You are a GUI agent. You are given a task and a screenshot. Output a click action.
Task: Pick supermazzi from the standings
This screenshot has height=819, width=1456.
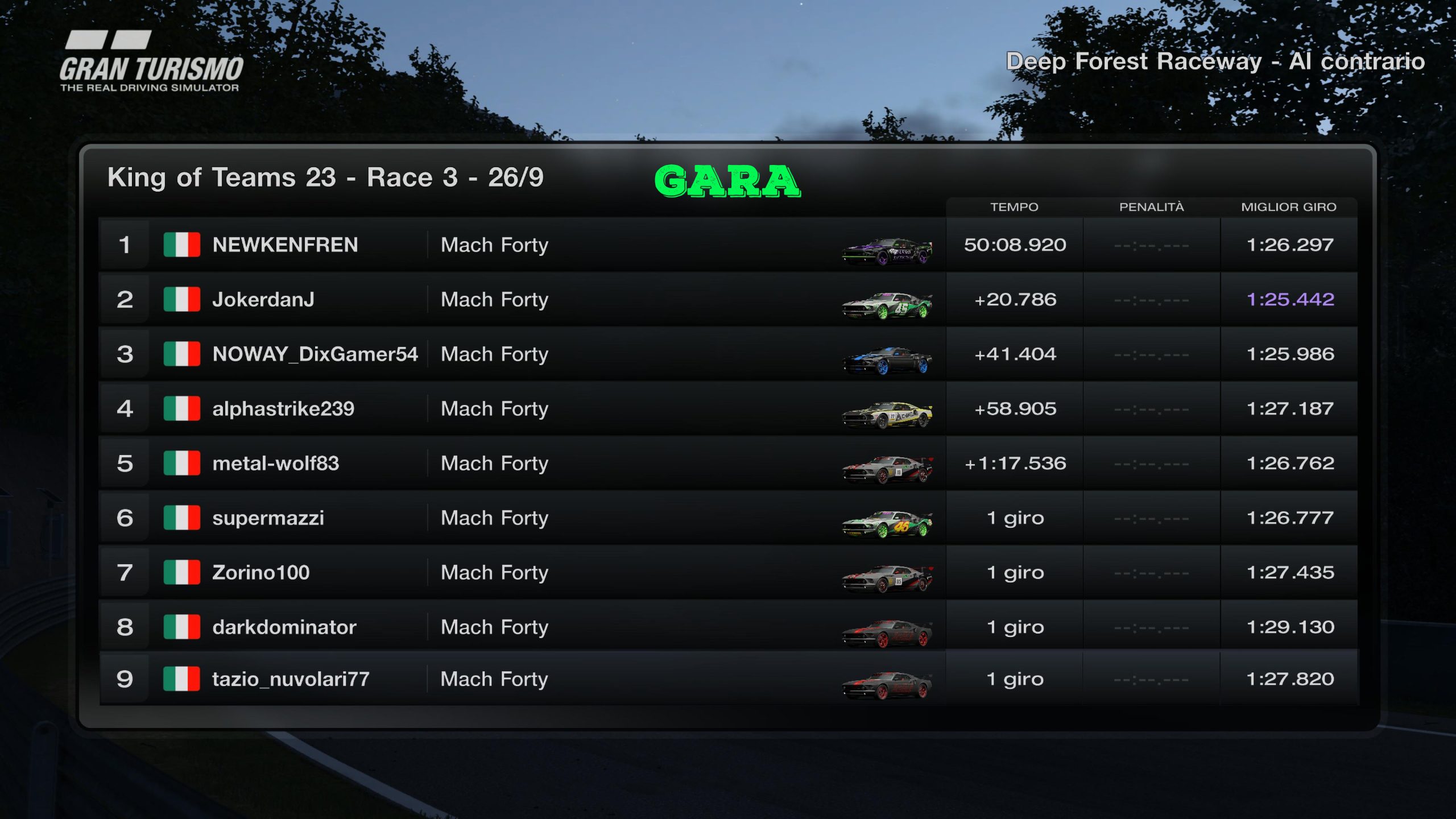[268, 518]
